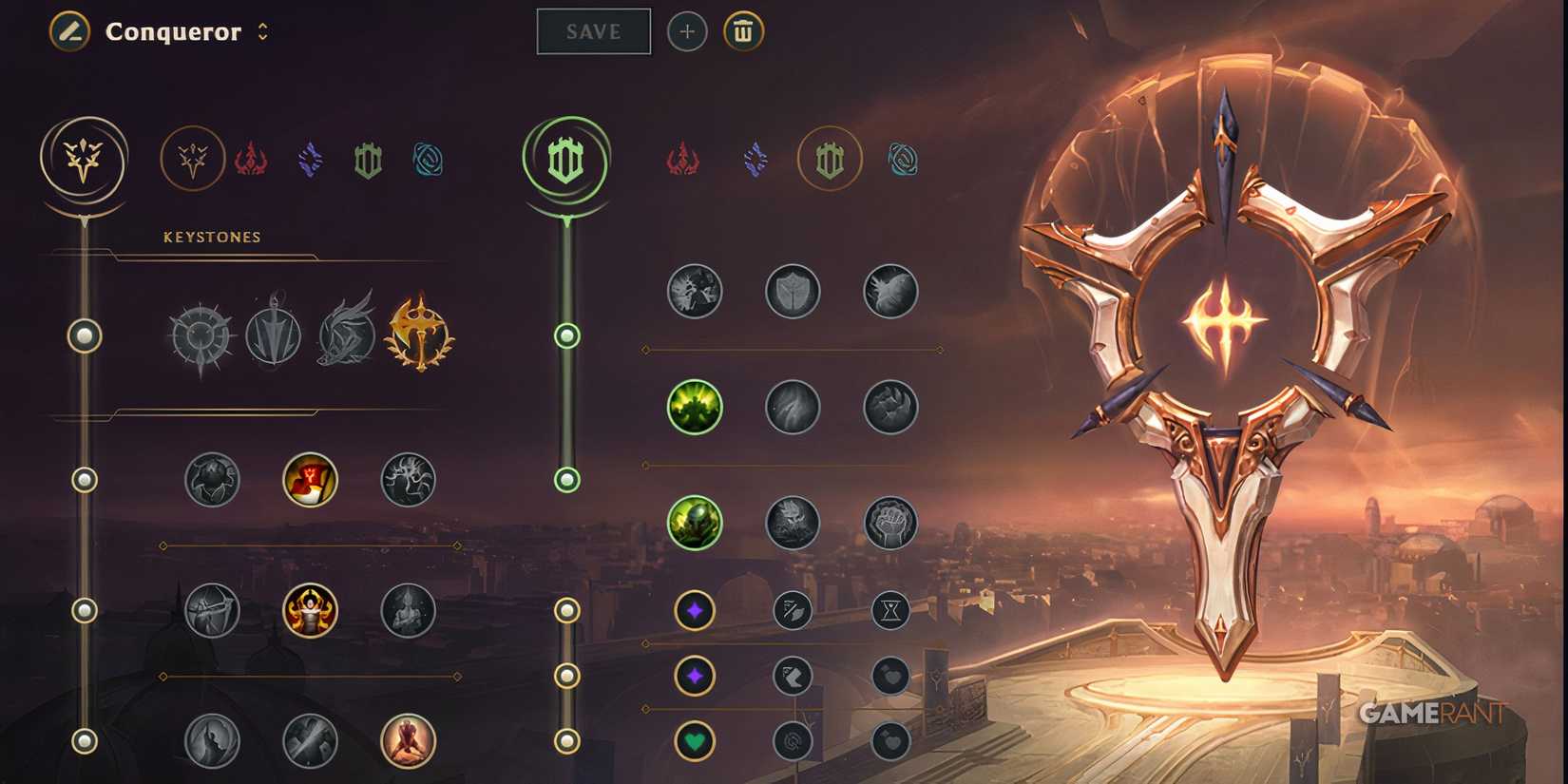Select the Overgrowth rune
Image resolution: width=1568 pixels, height=784 pixels.
(x=694, y=522)
